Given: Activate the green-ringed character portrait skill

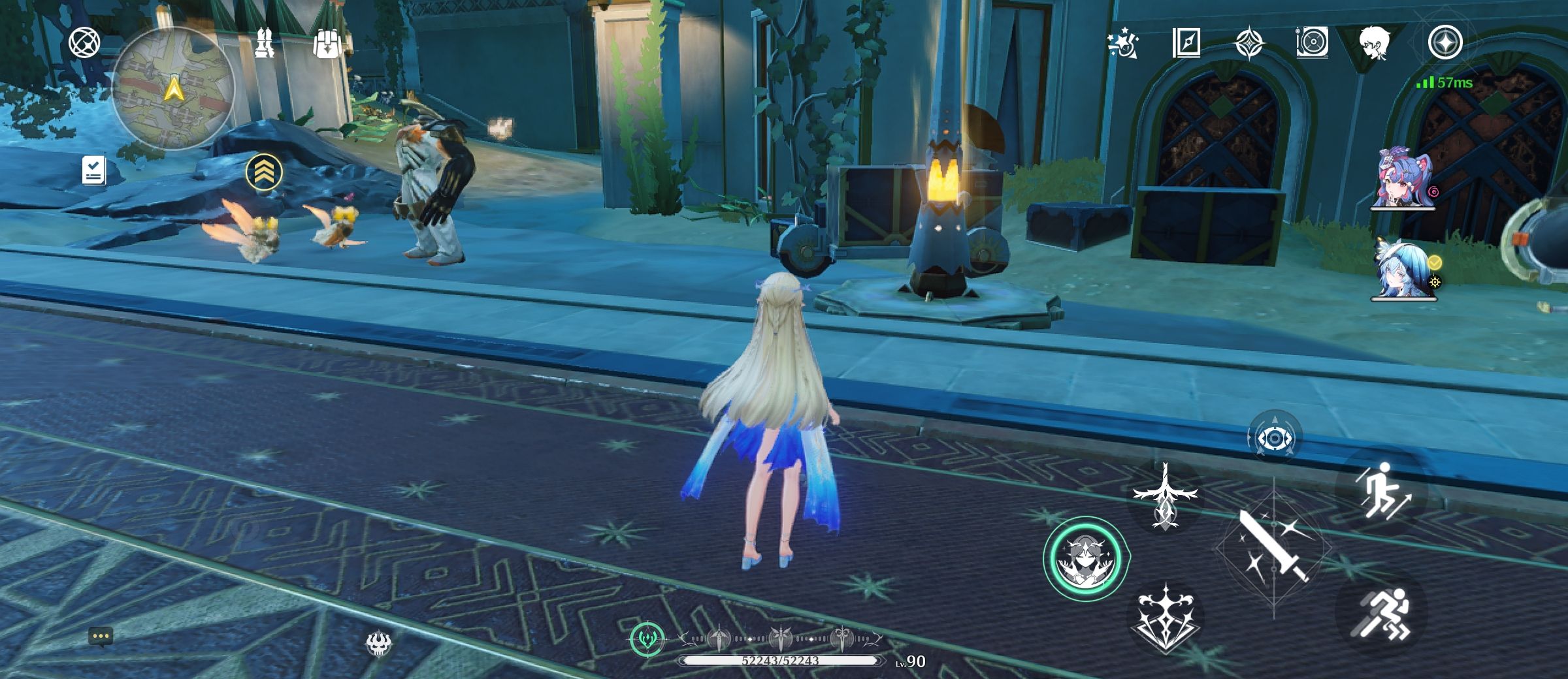Looking at the screenshot, I should 1086,559.
